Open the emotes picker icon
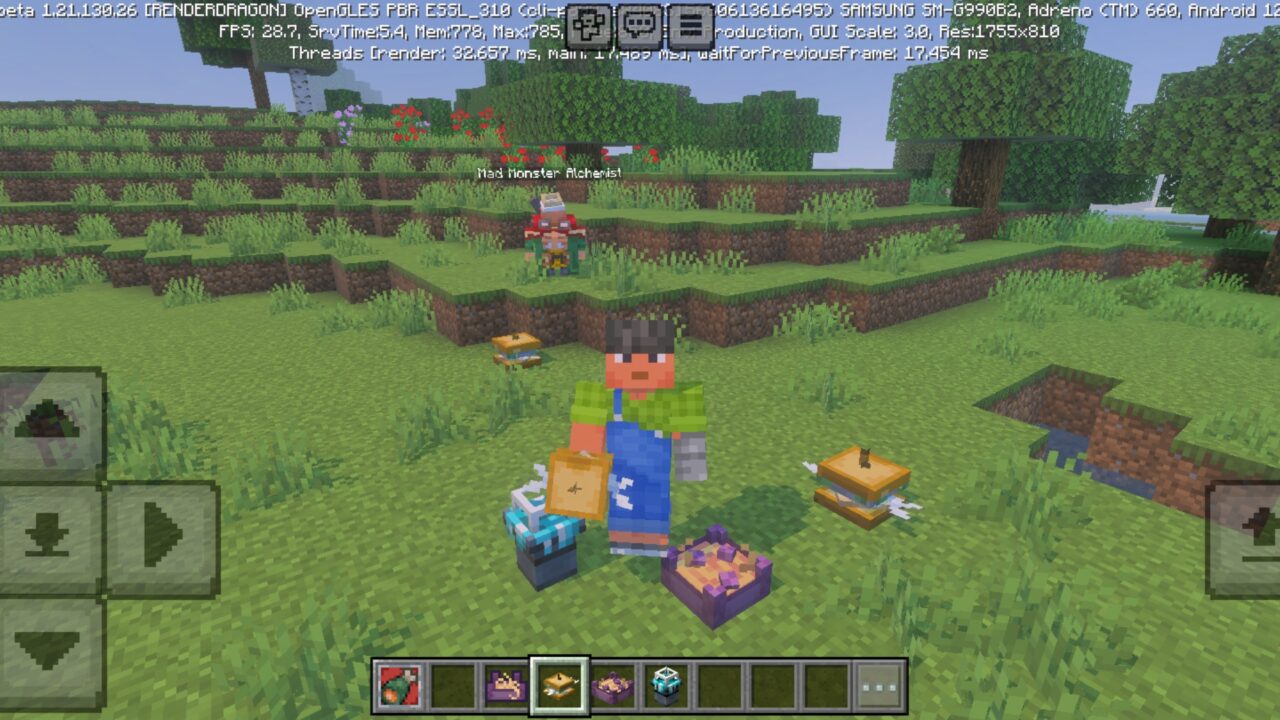Screen dimensions: 1280x720 [x=588, y=22]
